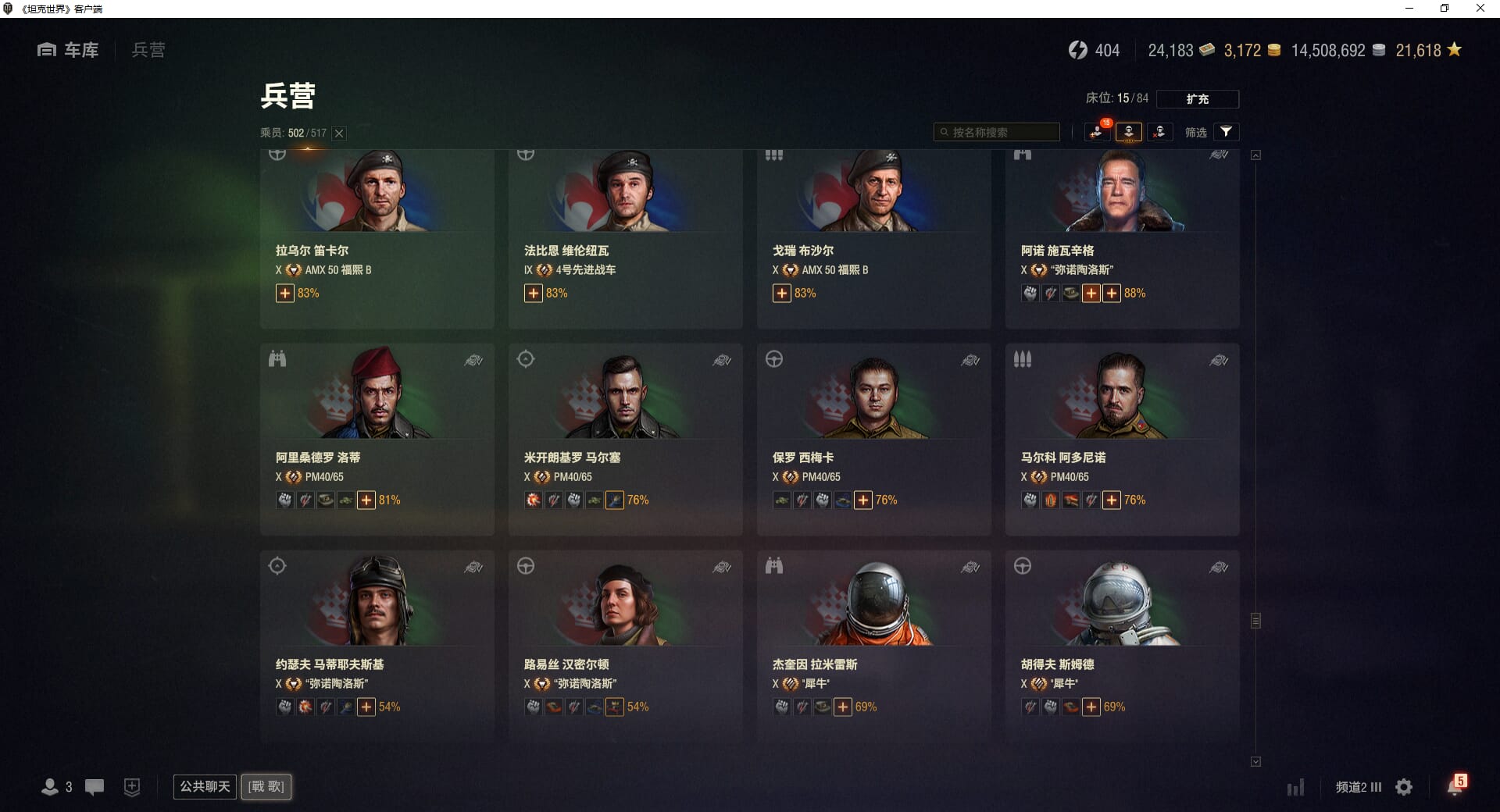Open the 筛选 filter funnel button

[x=1226, y=132]
